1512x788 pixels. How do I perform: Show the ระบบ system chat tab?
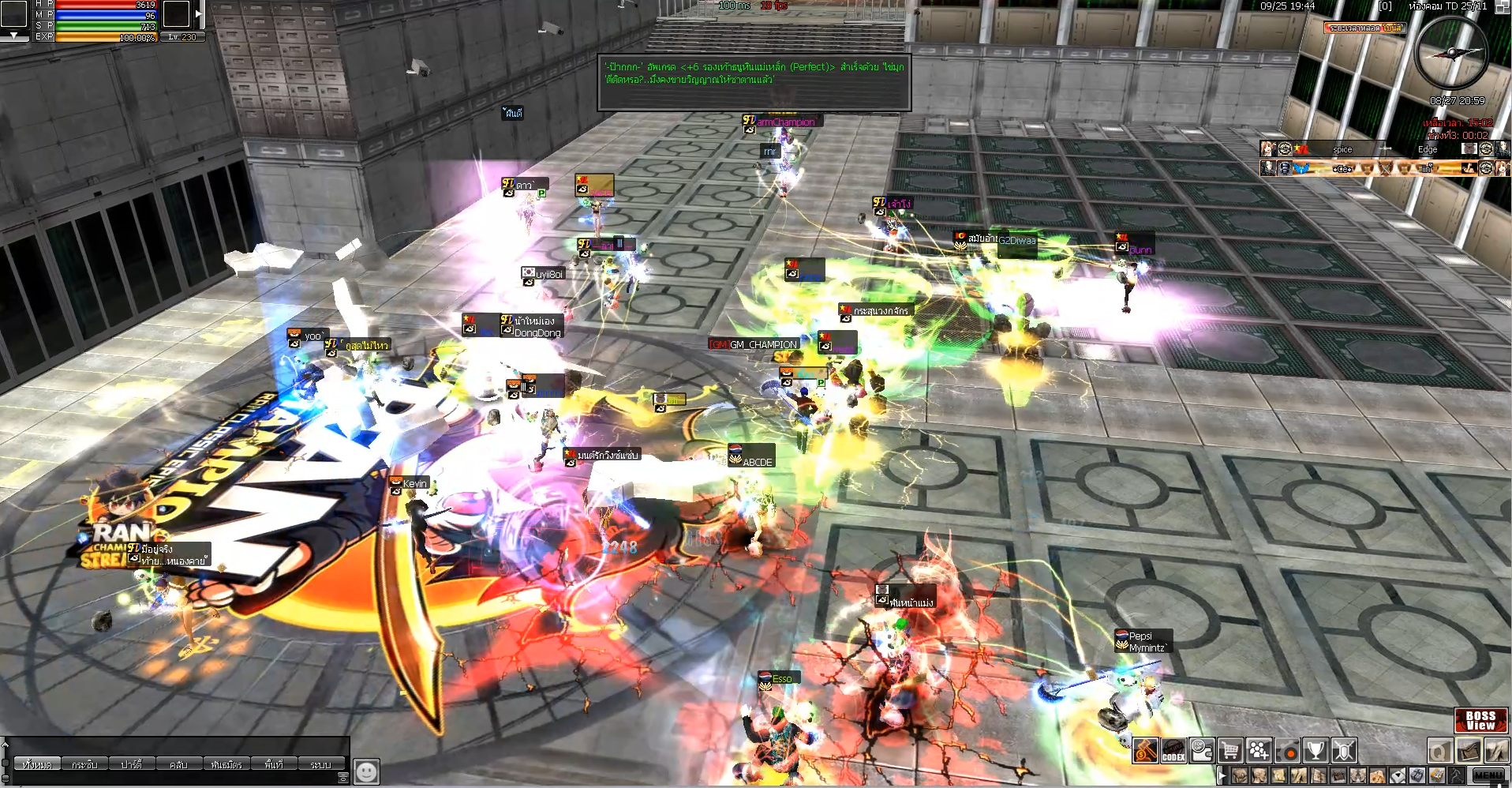point(320,764)
